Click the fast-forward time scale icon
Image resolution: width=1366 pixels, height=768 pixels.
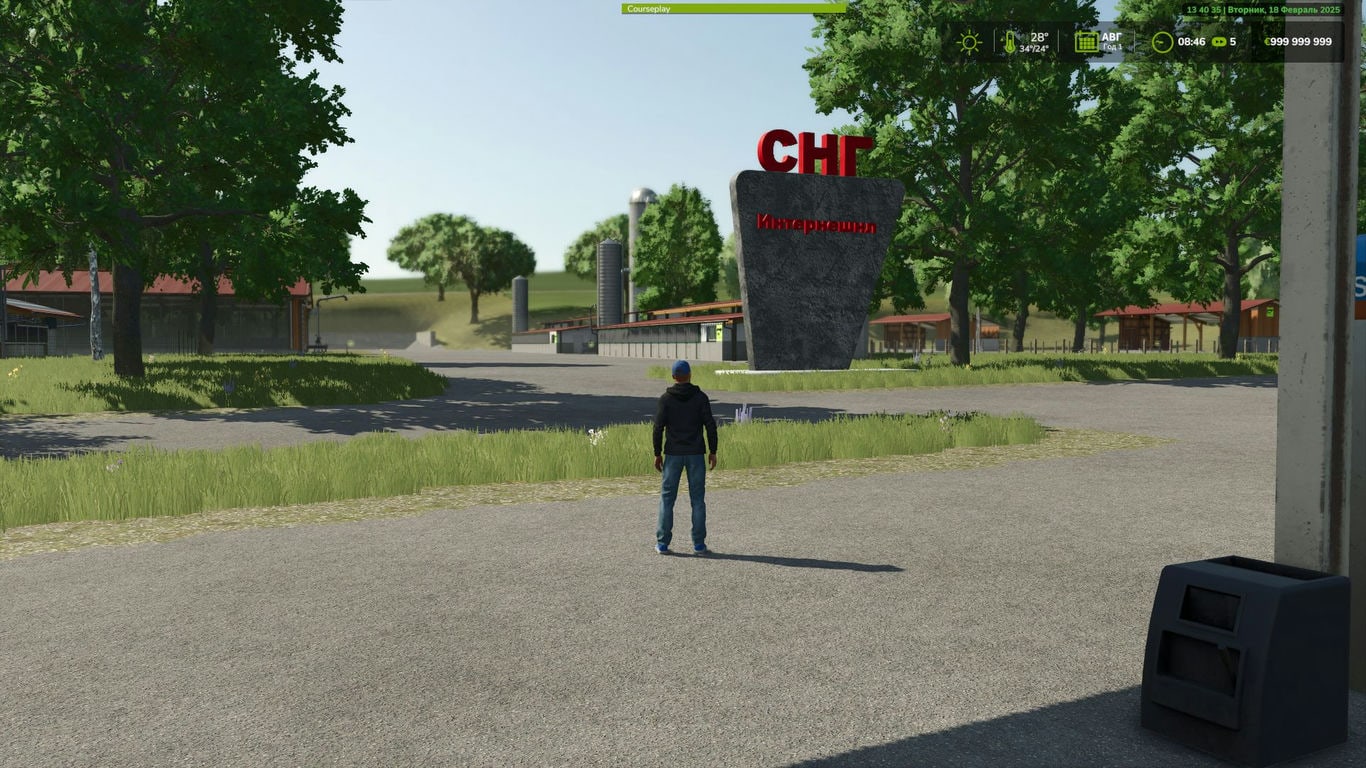1220,41
